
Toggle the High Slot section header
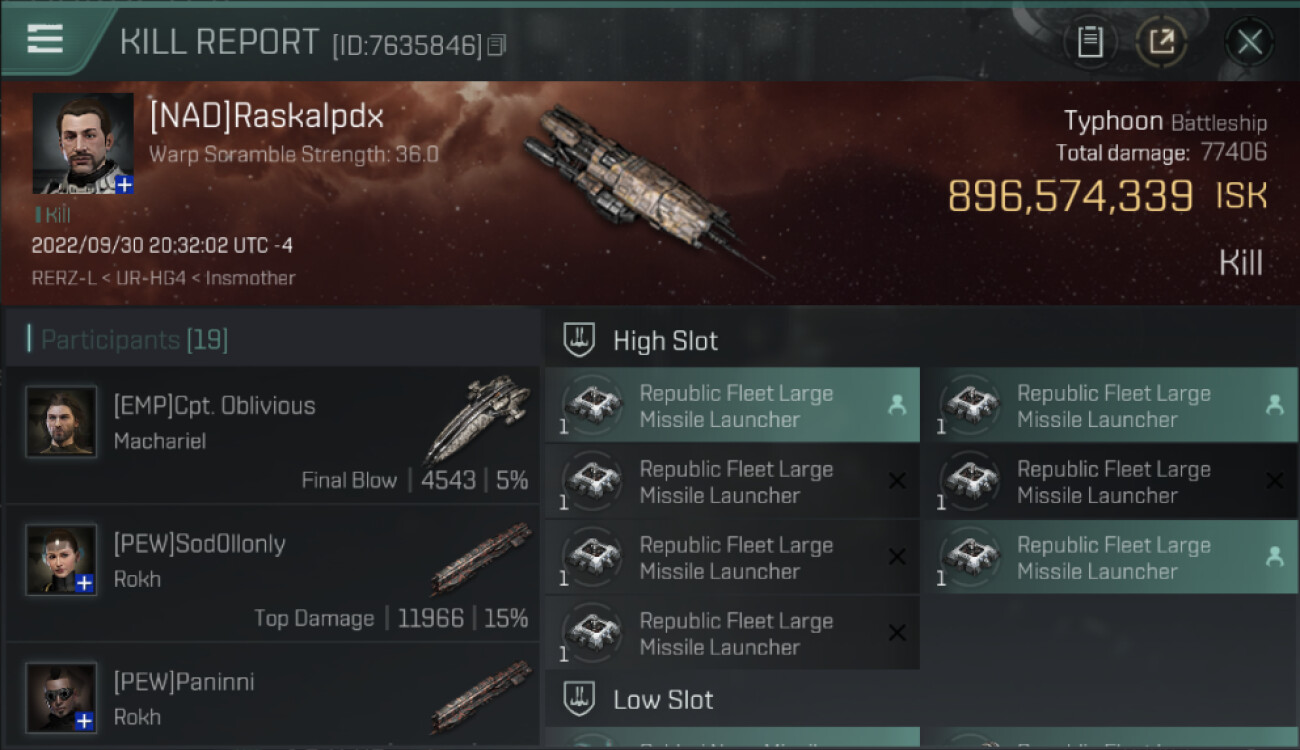coord(665,341)
